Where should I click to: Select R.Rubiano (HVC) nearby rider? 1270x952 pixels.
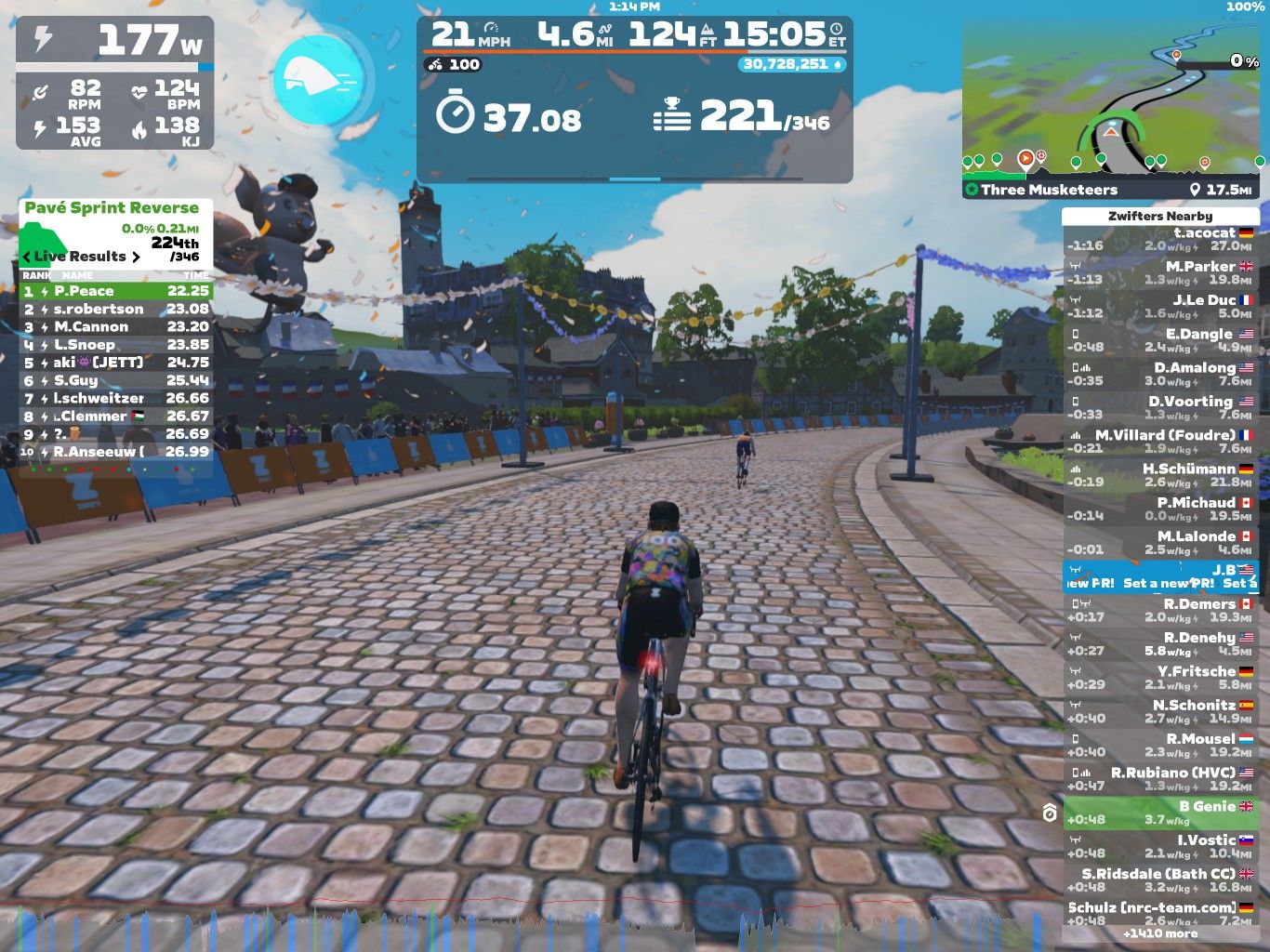1160,779
